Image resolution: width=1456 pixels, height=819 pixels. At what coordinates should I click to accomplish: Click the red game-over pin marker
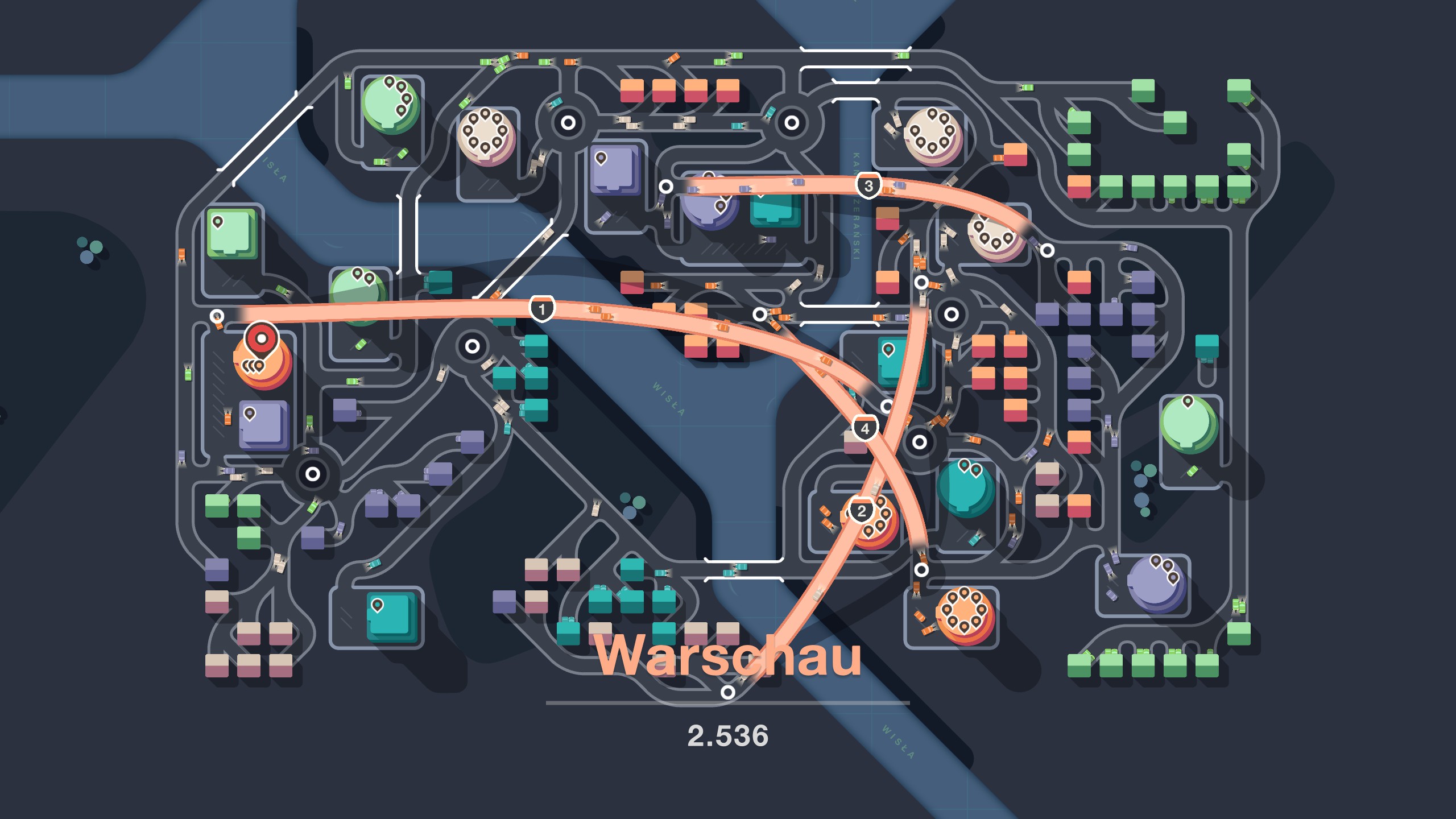(x=261, y=340)
